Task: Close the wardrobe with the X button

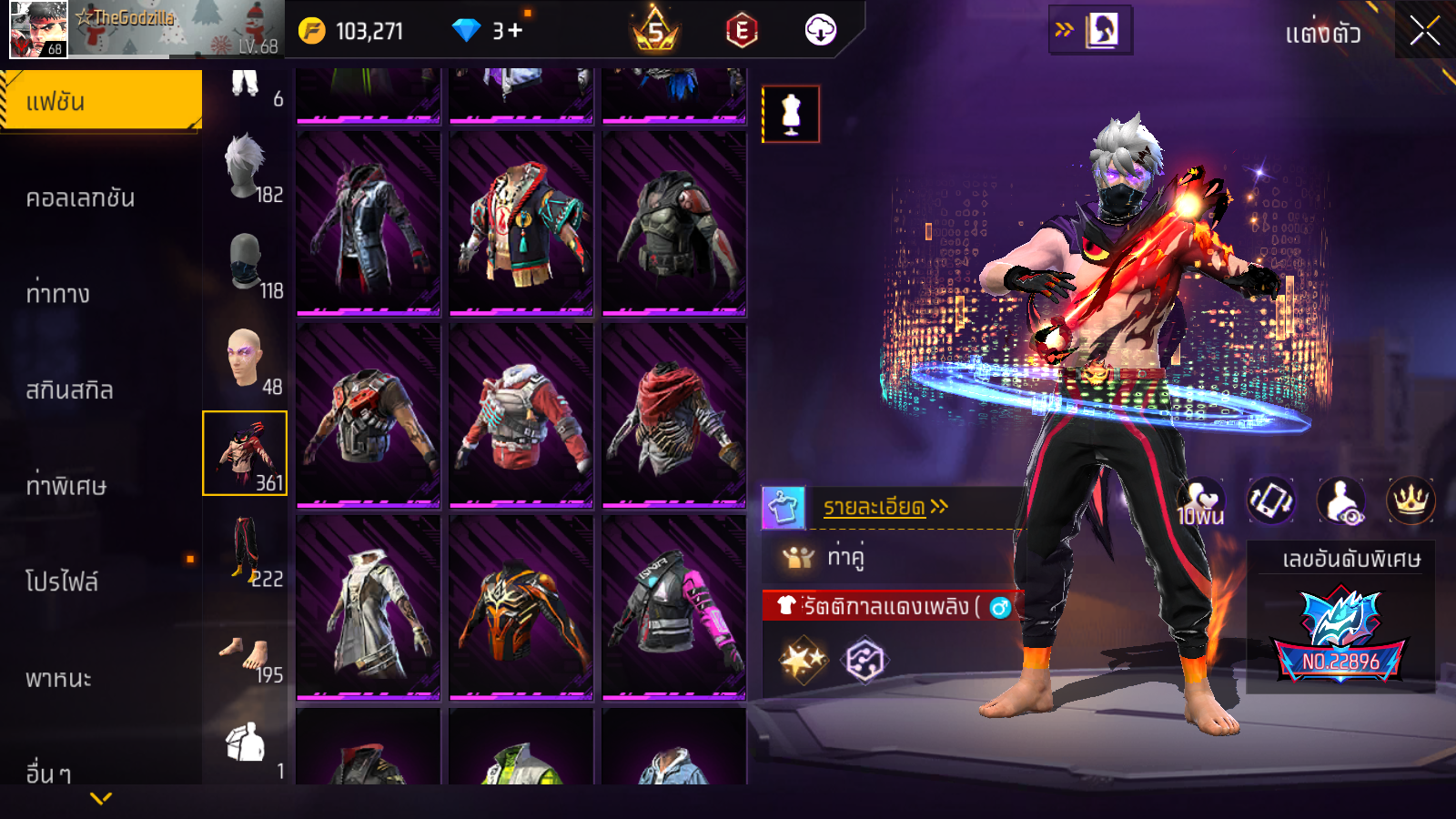Action: [x=1424, y=32]
